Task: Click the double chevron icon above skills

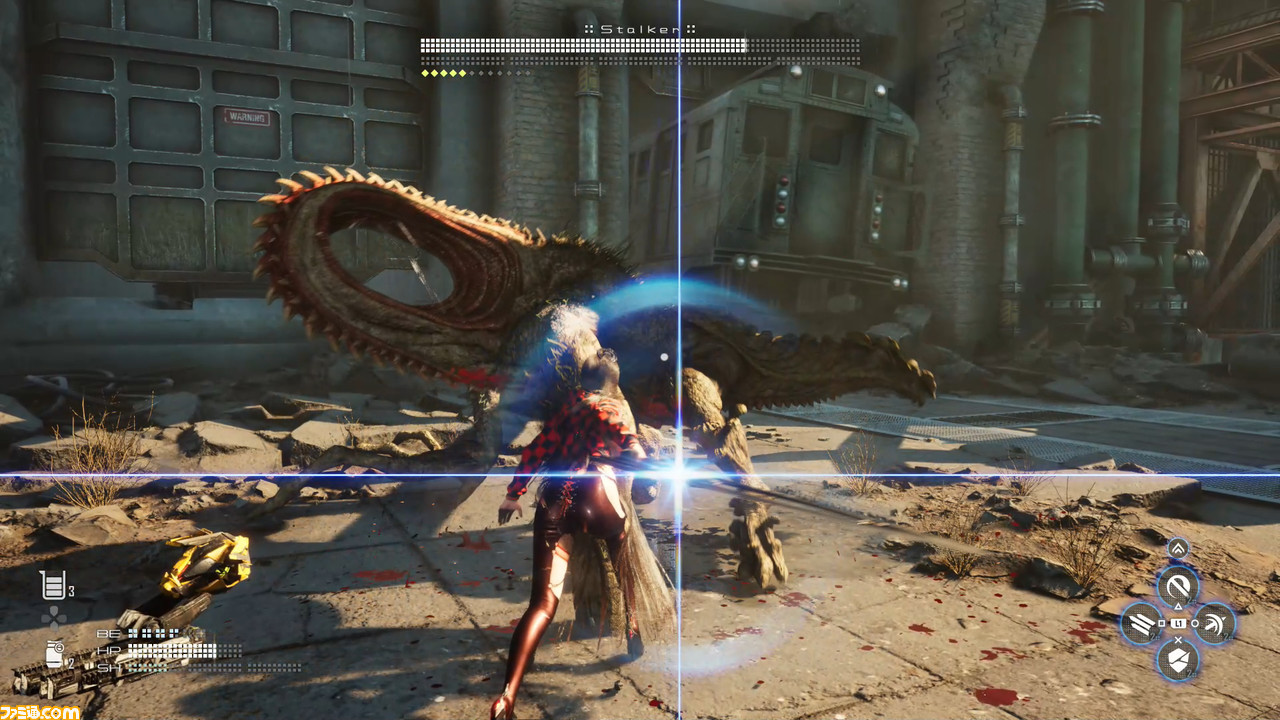Action: pyautogui.click(x=1178, y=547)
